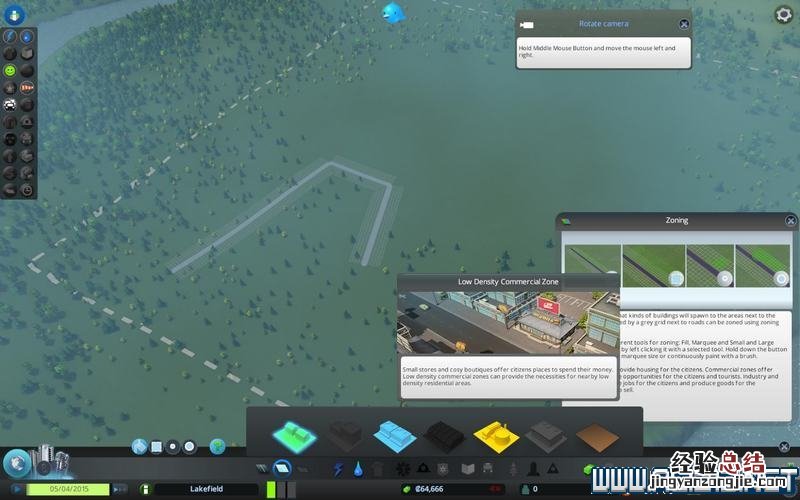
Task: Click the Lakefield city name field
Action: 205,489
